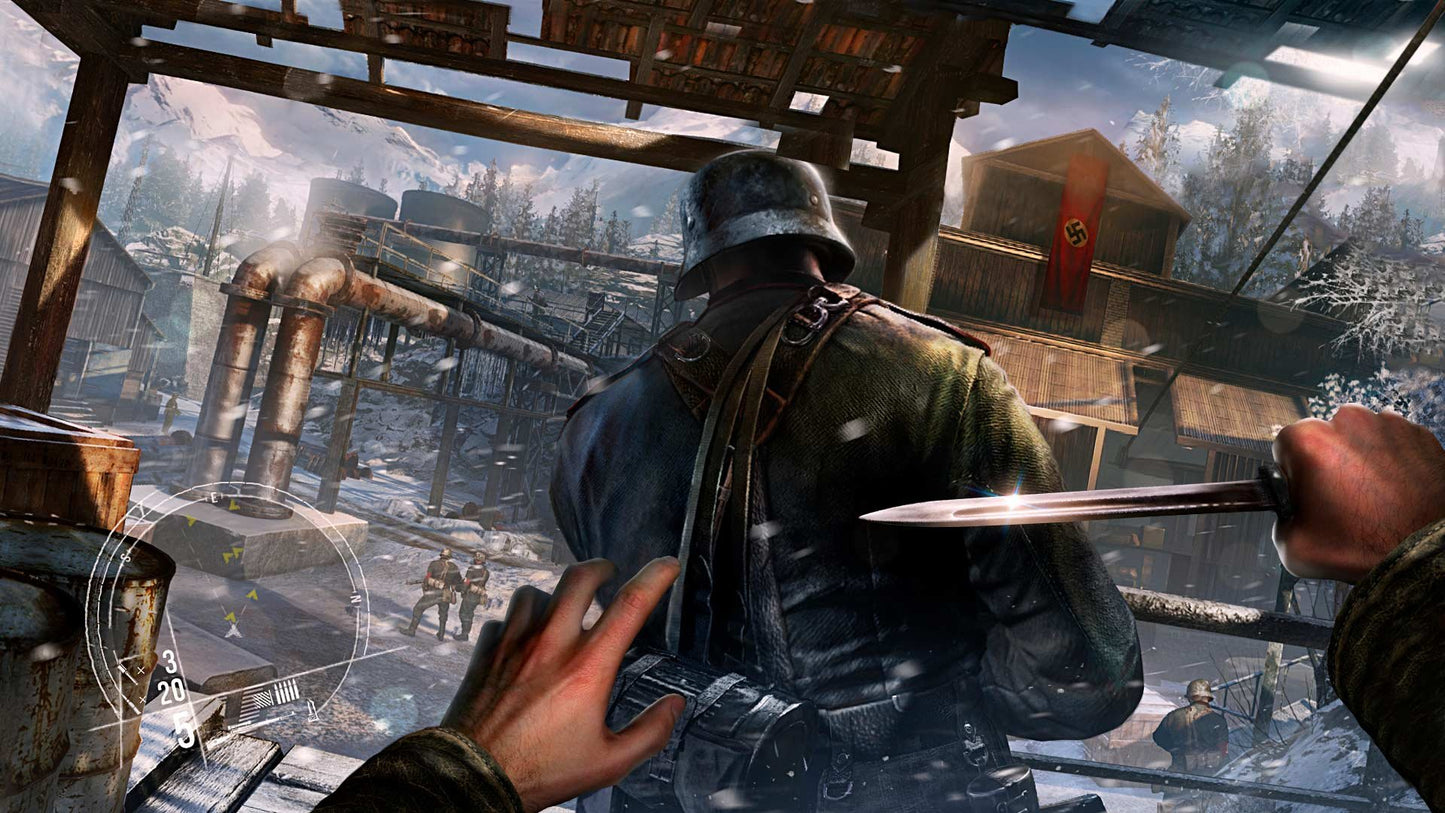1445x813 pixels.
Task: Click the stacked bullets magazine icon
Action: [285, 691]
